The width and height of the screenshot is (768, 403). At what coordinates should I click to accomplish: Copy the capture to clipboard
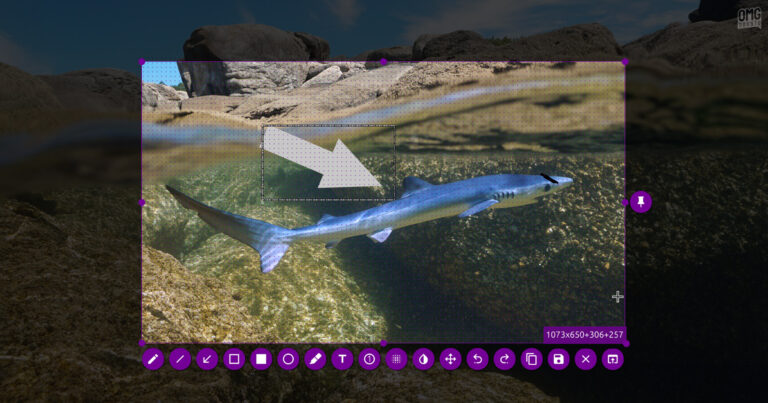532,359
